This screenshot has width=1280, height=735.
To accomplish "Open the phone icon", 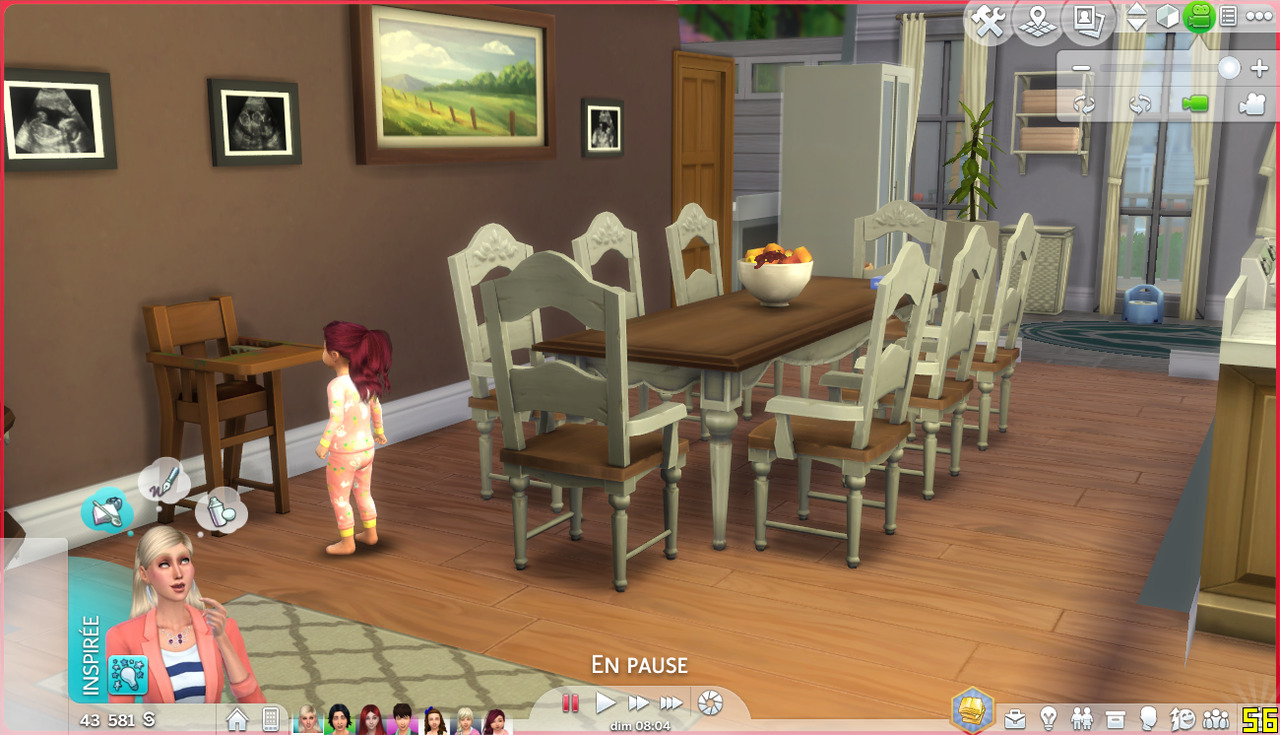I will (270, 719).
